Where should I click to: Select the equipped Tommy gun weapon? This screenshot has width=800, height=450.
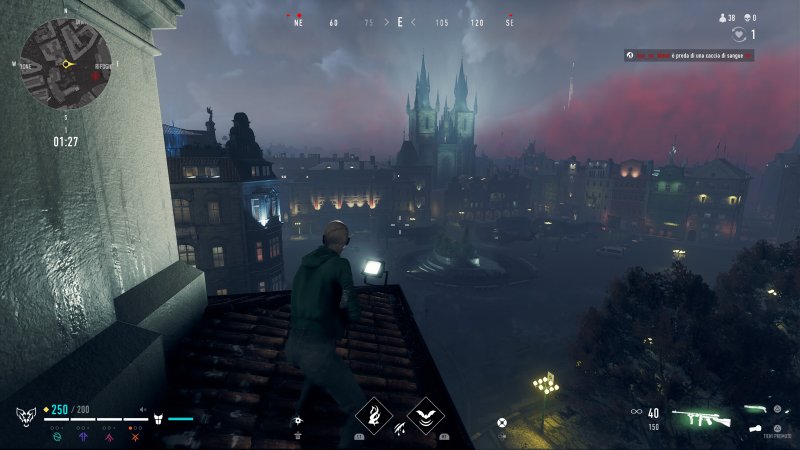tap(702, 414)
